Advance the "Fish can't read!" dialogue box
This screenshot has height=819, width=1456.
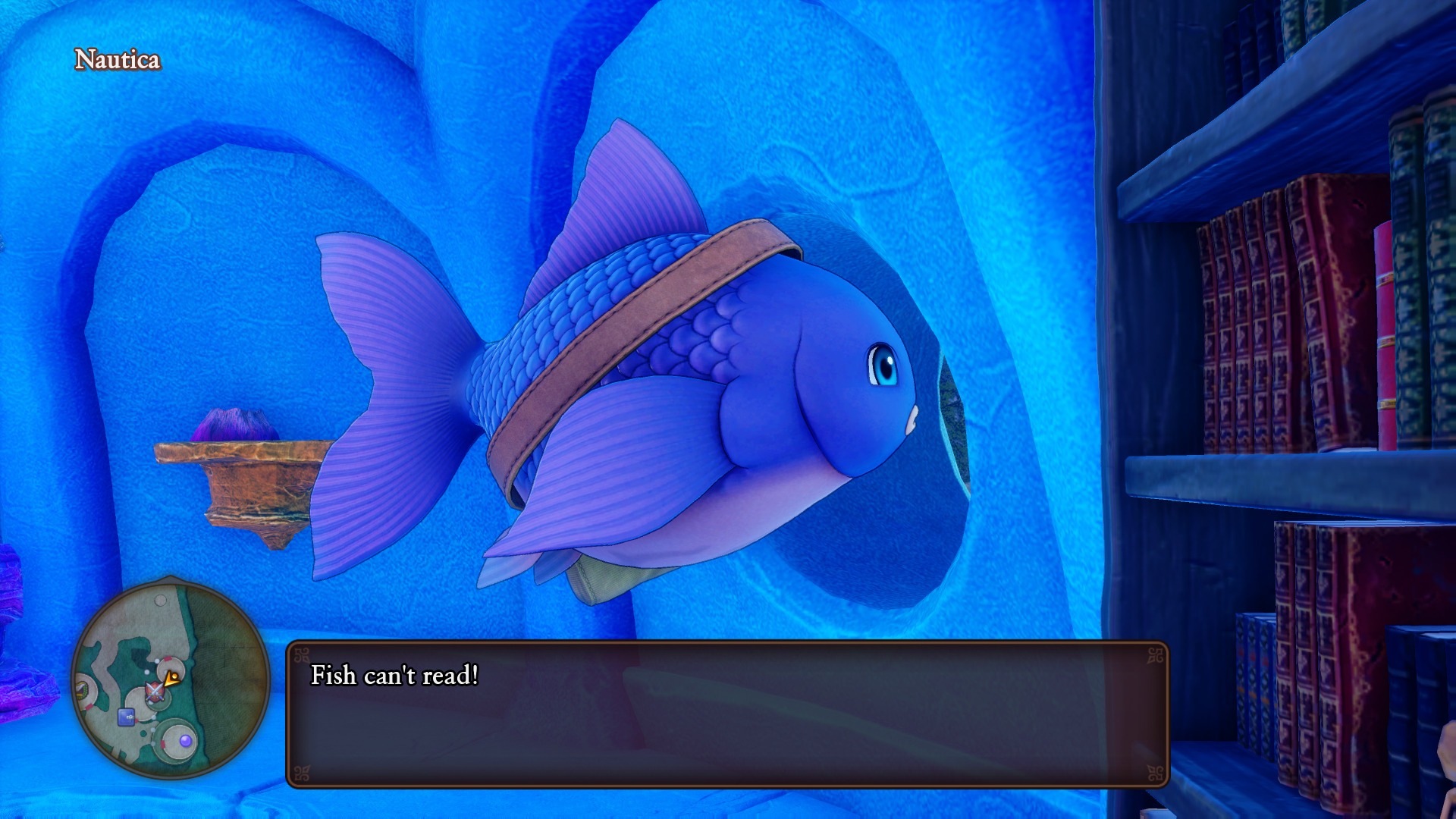(727, 714)
